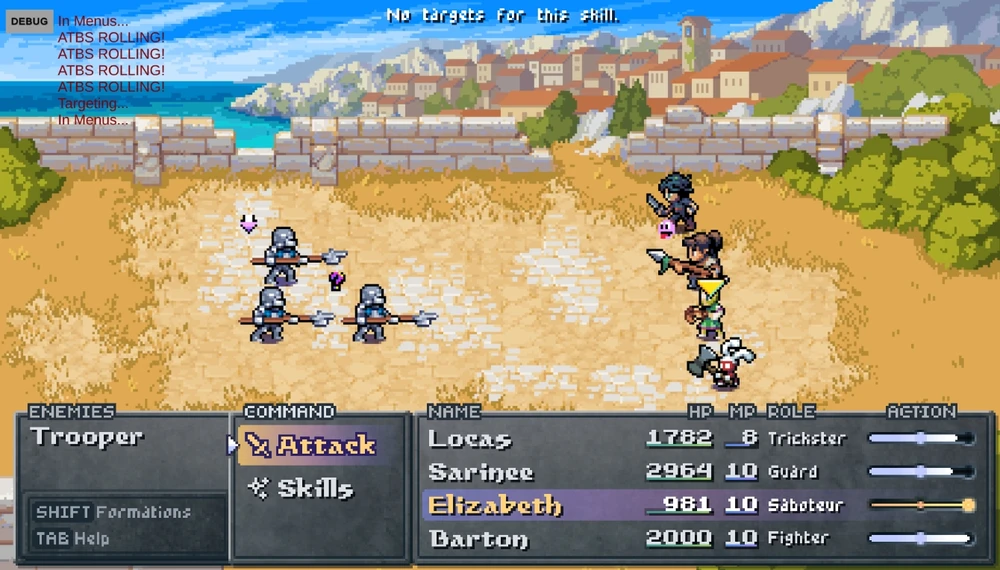Select Locas in the party list
The width and height of the screenshot is (1000, 570).
click(x=470, y=439)
